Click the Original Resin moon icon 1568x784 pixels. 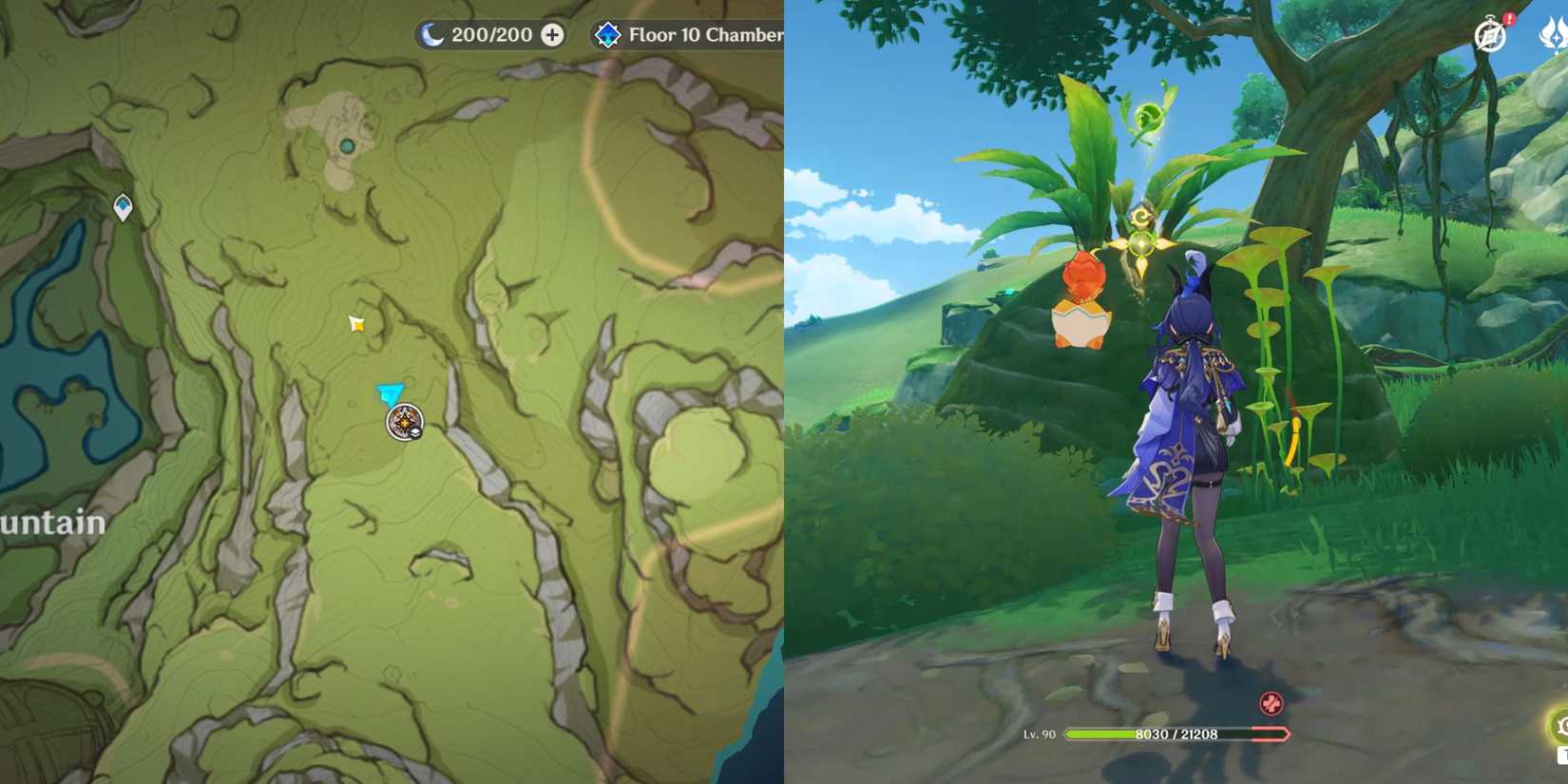tap(432, 34)
